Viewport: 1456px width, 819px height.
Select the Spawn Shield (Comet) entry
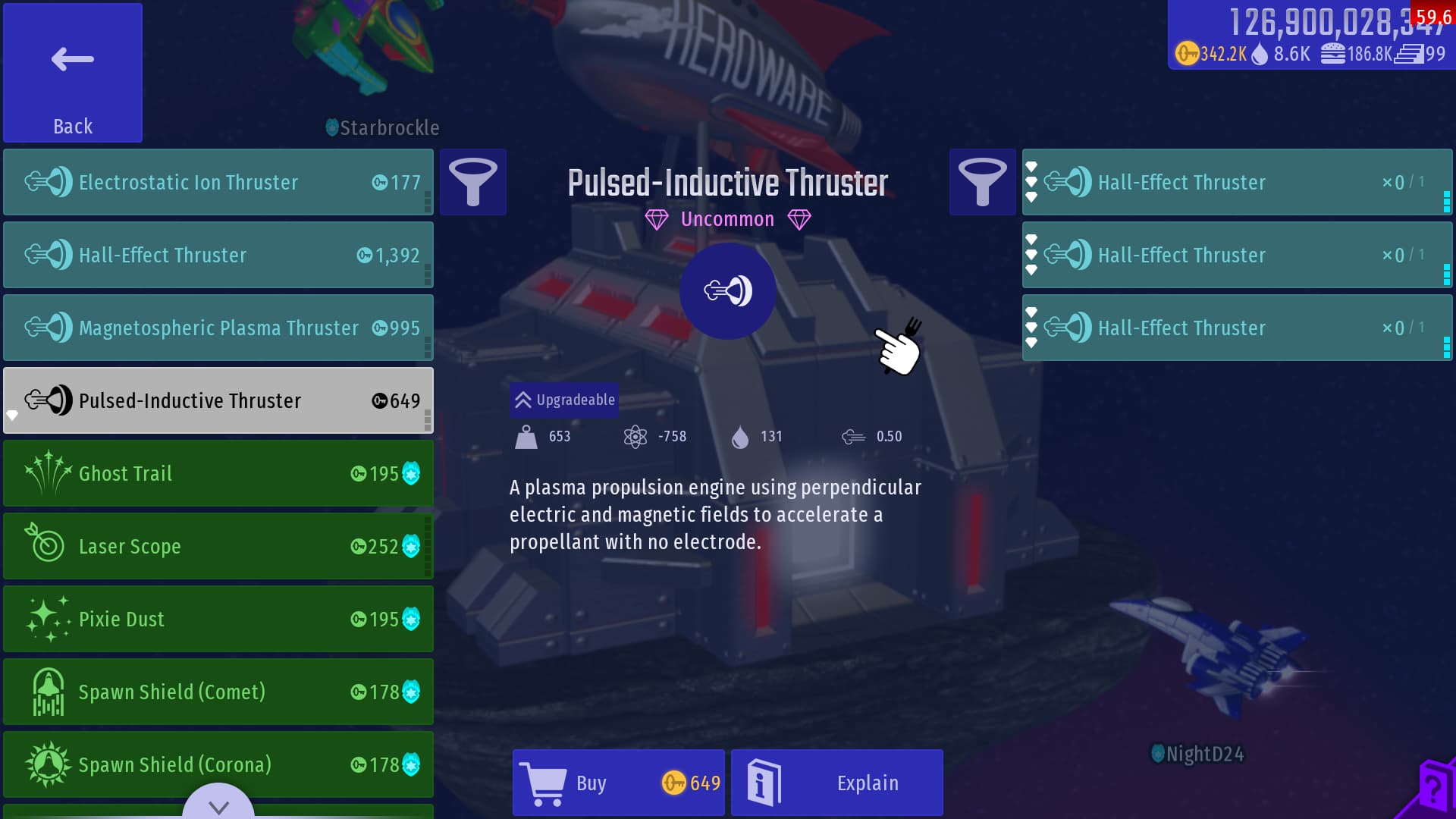218,692
